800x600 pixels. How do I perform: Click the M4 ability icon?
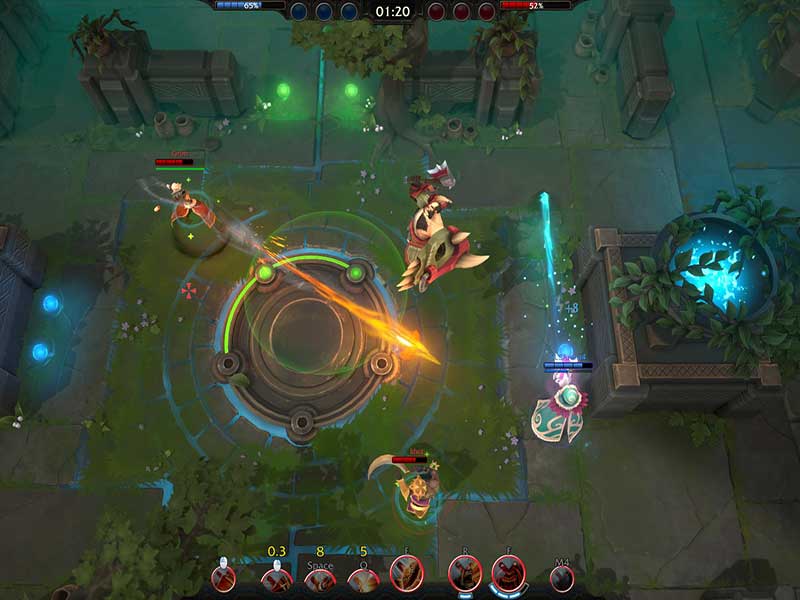pyautogui.click(x=562, y=577)
